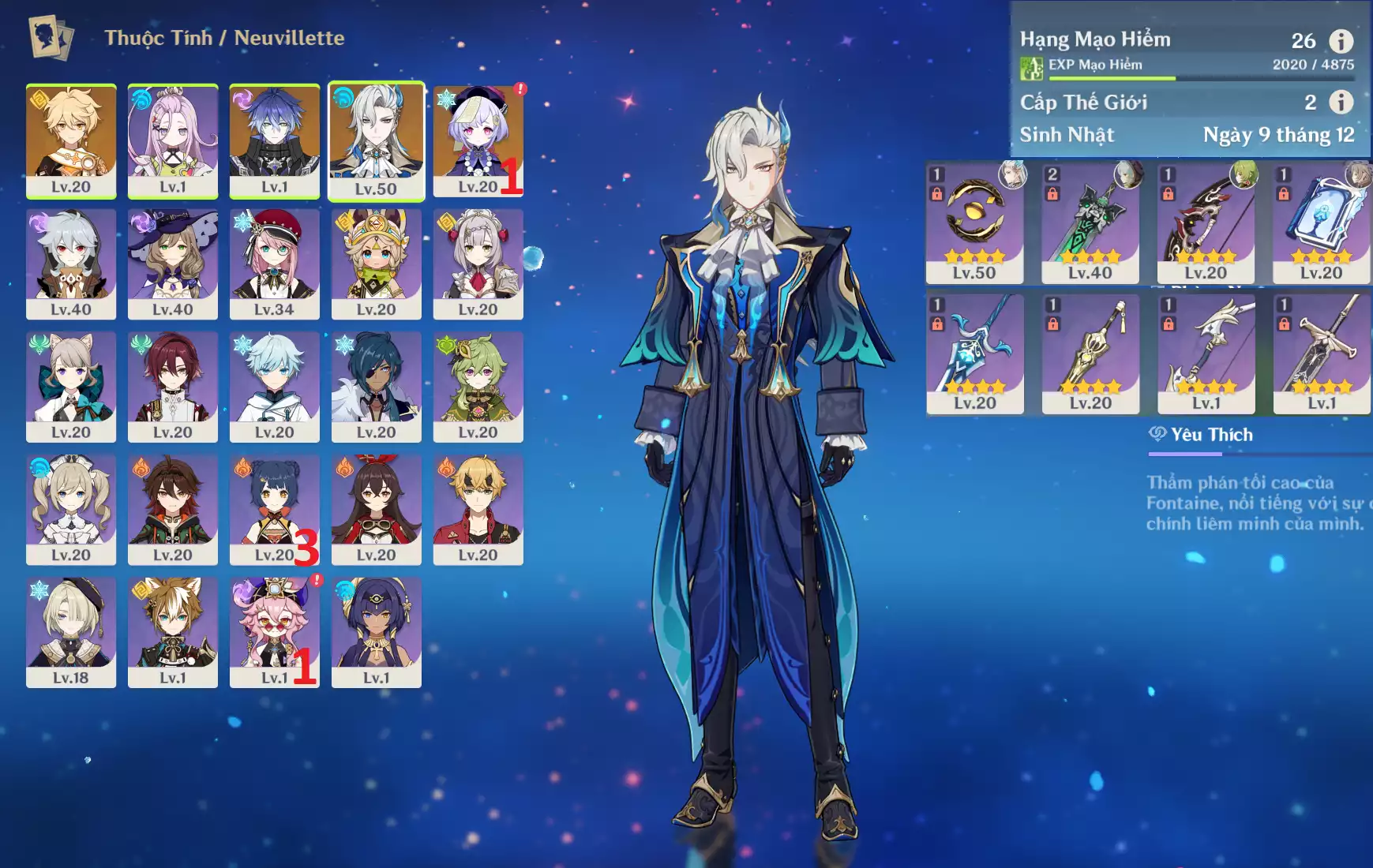Show info for Hạng Mạo Hiểm
Screen dimensions: 1373x868
pyautogui.click(x=1341, y=40)
